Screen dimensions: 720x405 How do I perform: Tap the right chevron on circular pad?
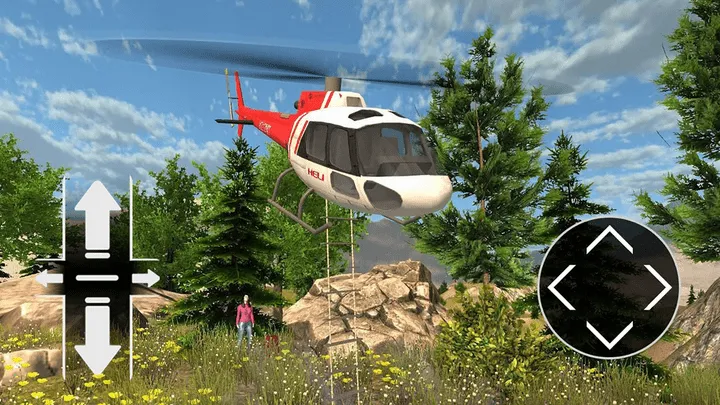pos(657,287)
